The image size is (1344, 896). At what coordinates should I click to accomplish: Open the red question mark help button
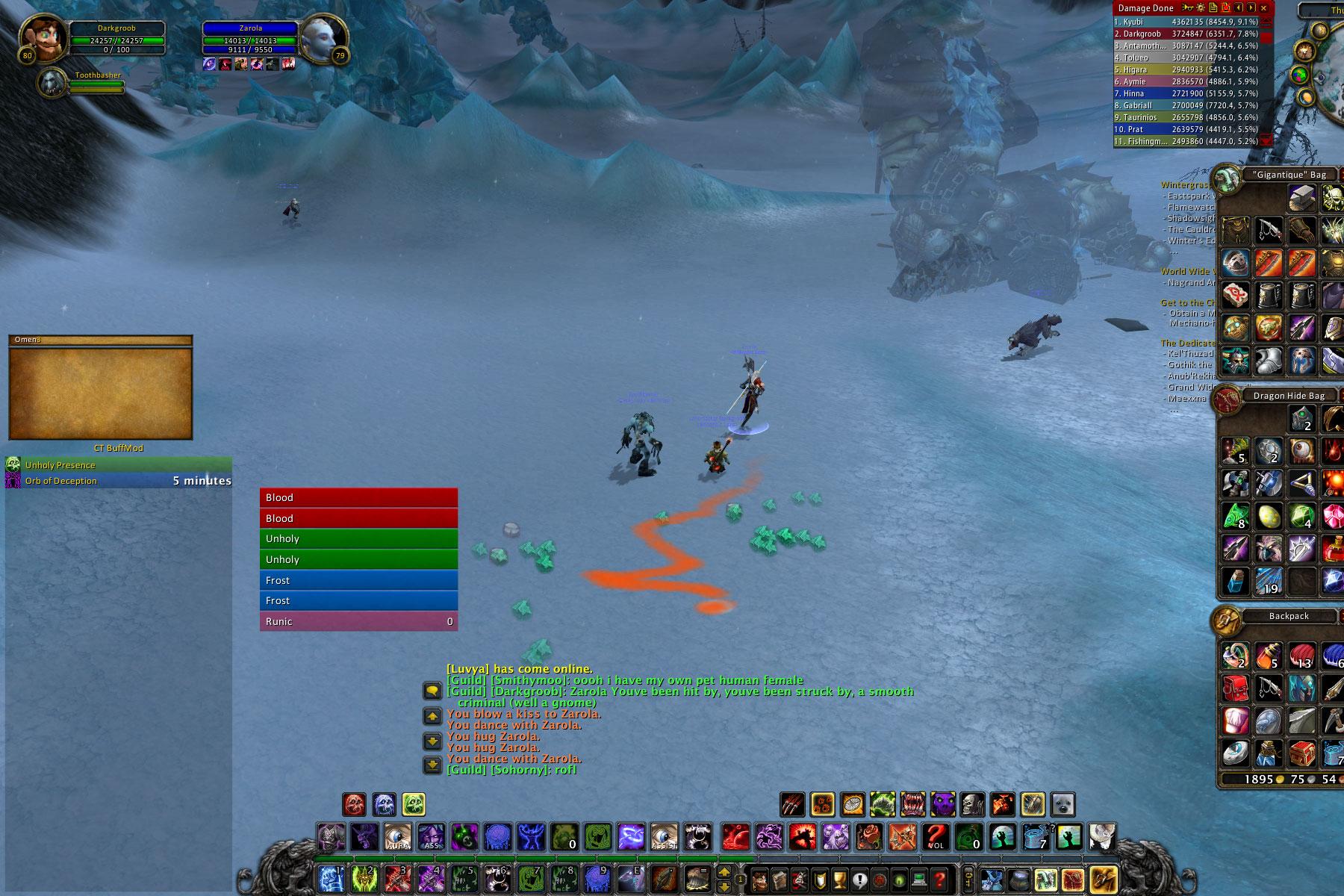click(x=940, y=879)
